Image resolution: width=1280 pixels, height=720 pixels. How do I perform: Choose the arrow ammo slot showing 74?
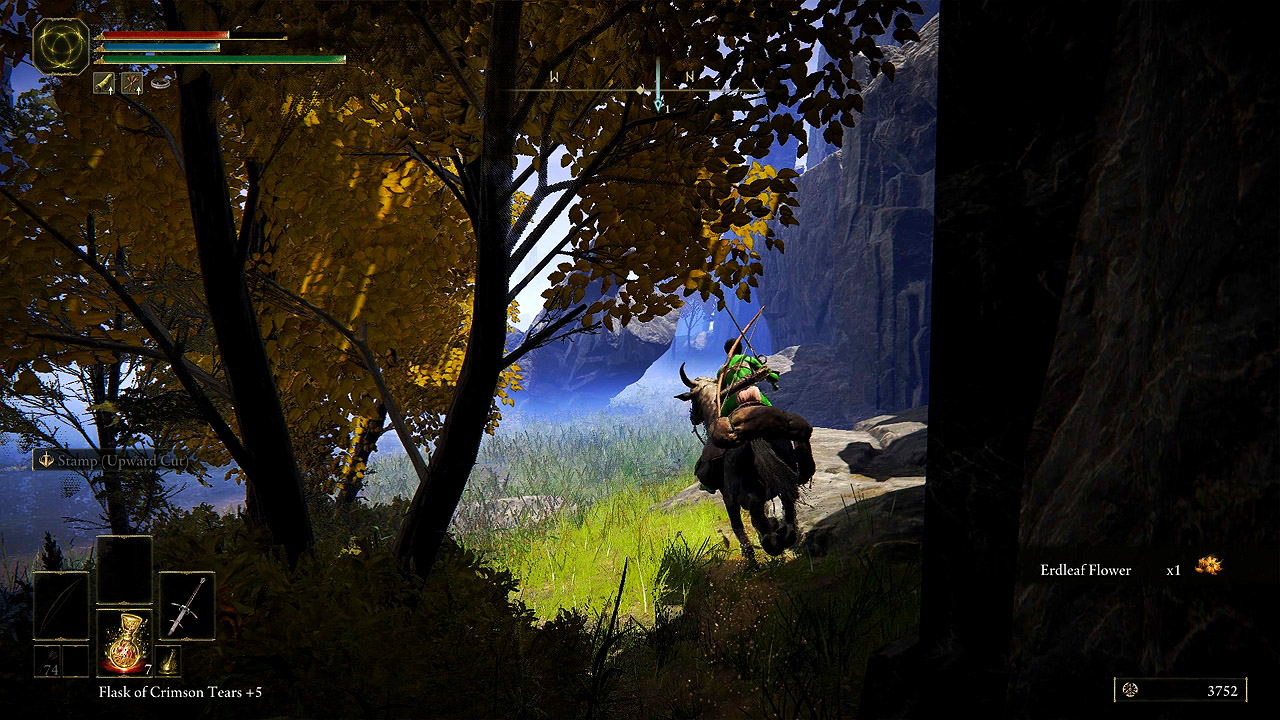(x=48, y=662)
